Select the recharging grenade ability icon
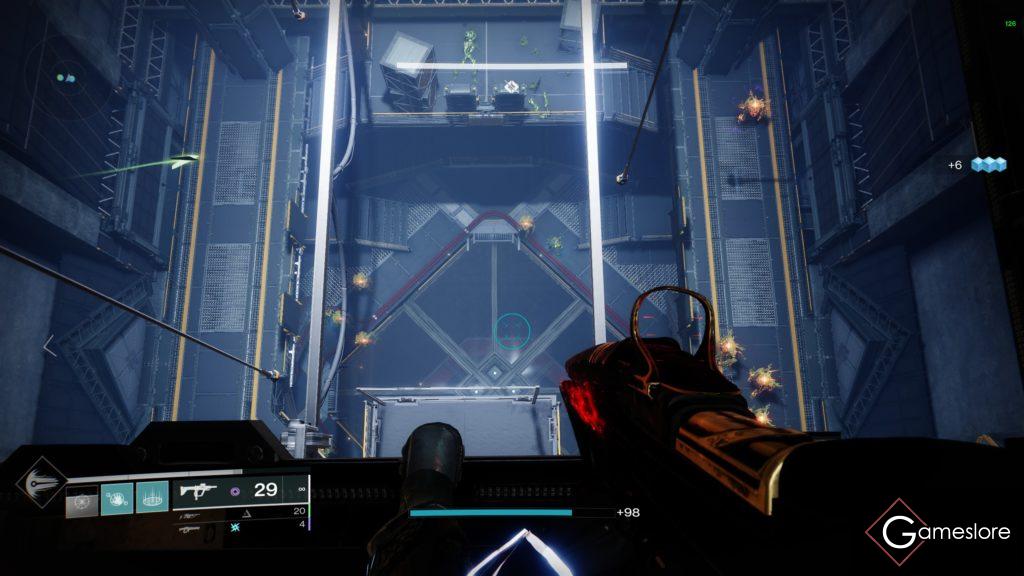This screenshot has width=1024, height=576. tap(82, 499)
